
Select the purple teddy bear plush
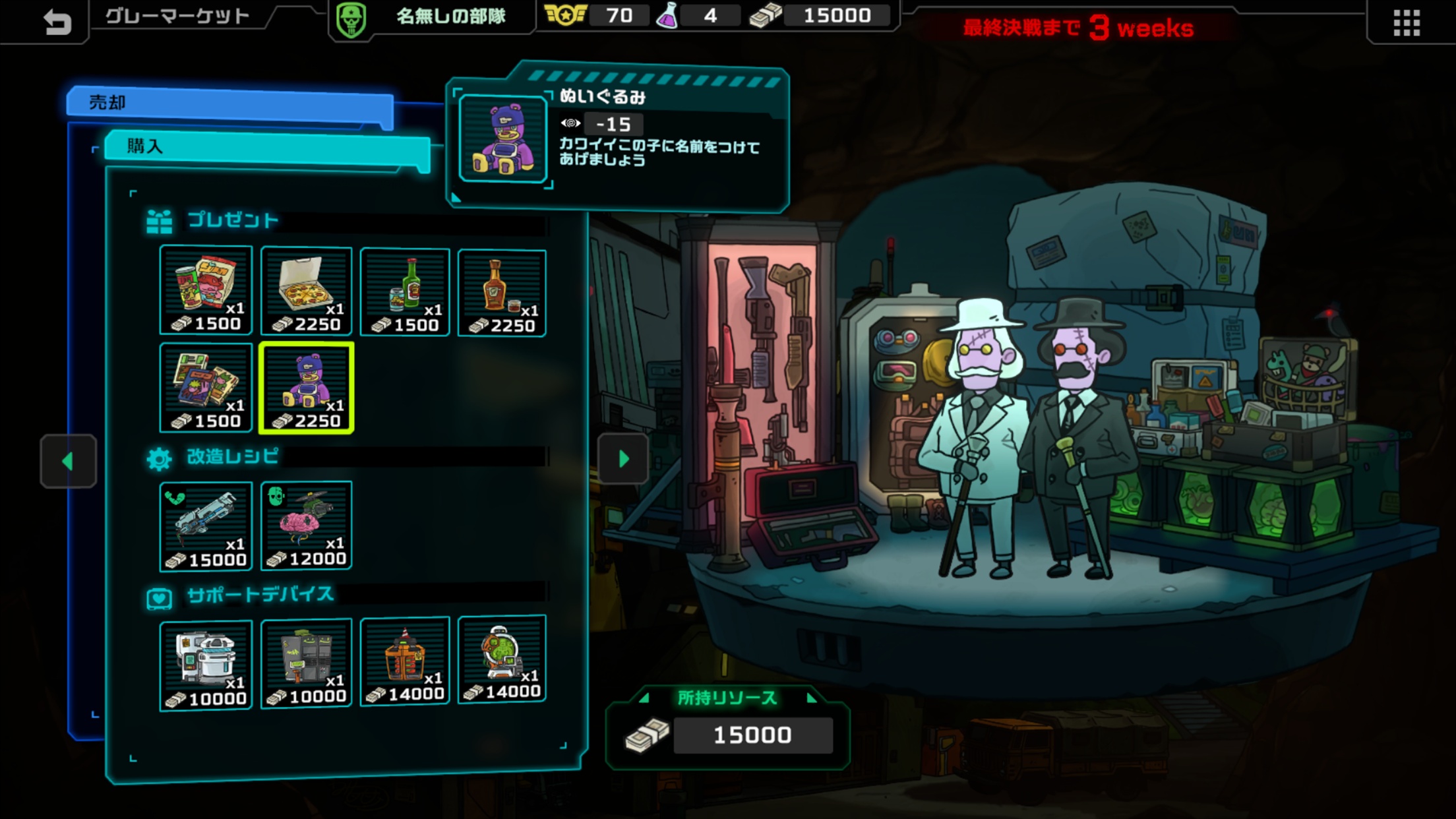tap(307, 388)
